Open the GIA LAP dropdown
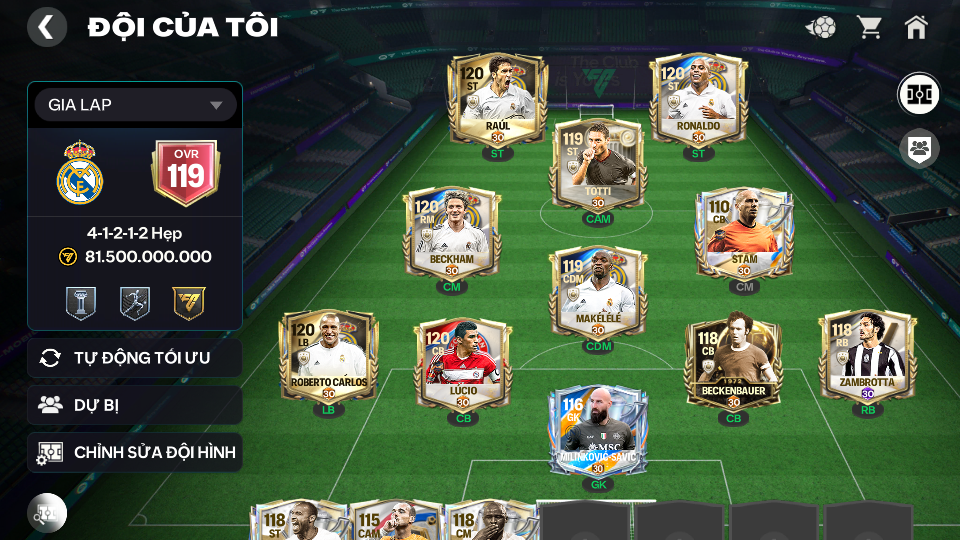This screenshot has height=540, width=960. 135,105
